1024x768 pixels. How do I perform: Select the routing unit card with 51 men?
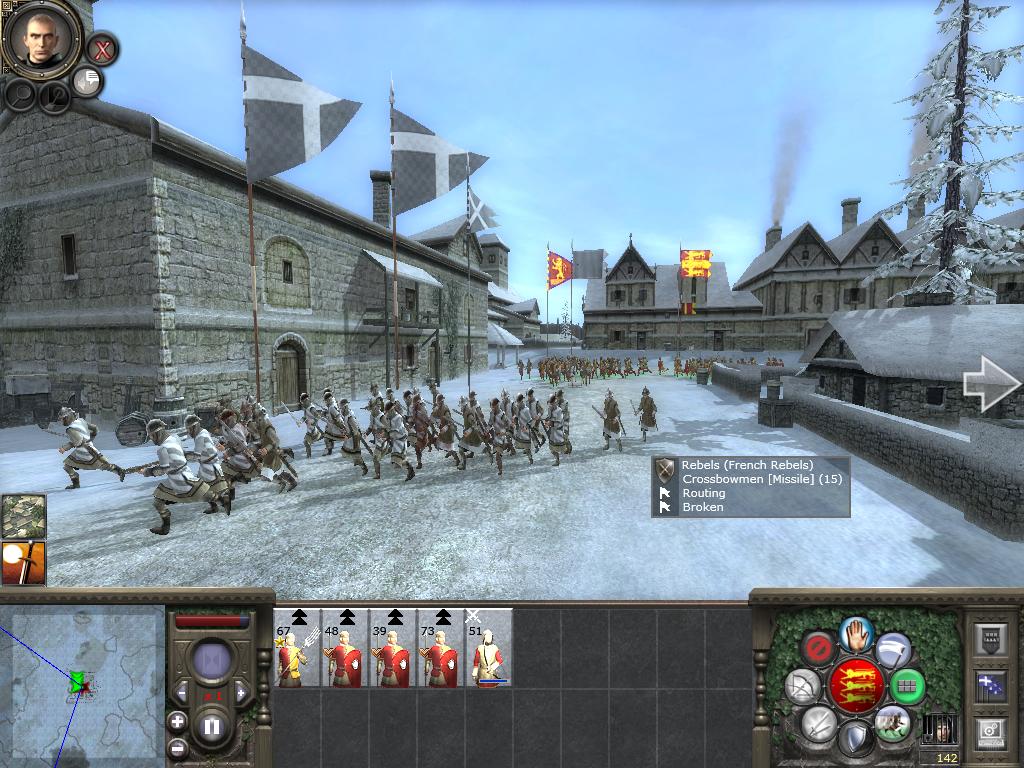coord(489,648)
